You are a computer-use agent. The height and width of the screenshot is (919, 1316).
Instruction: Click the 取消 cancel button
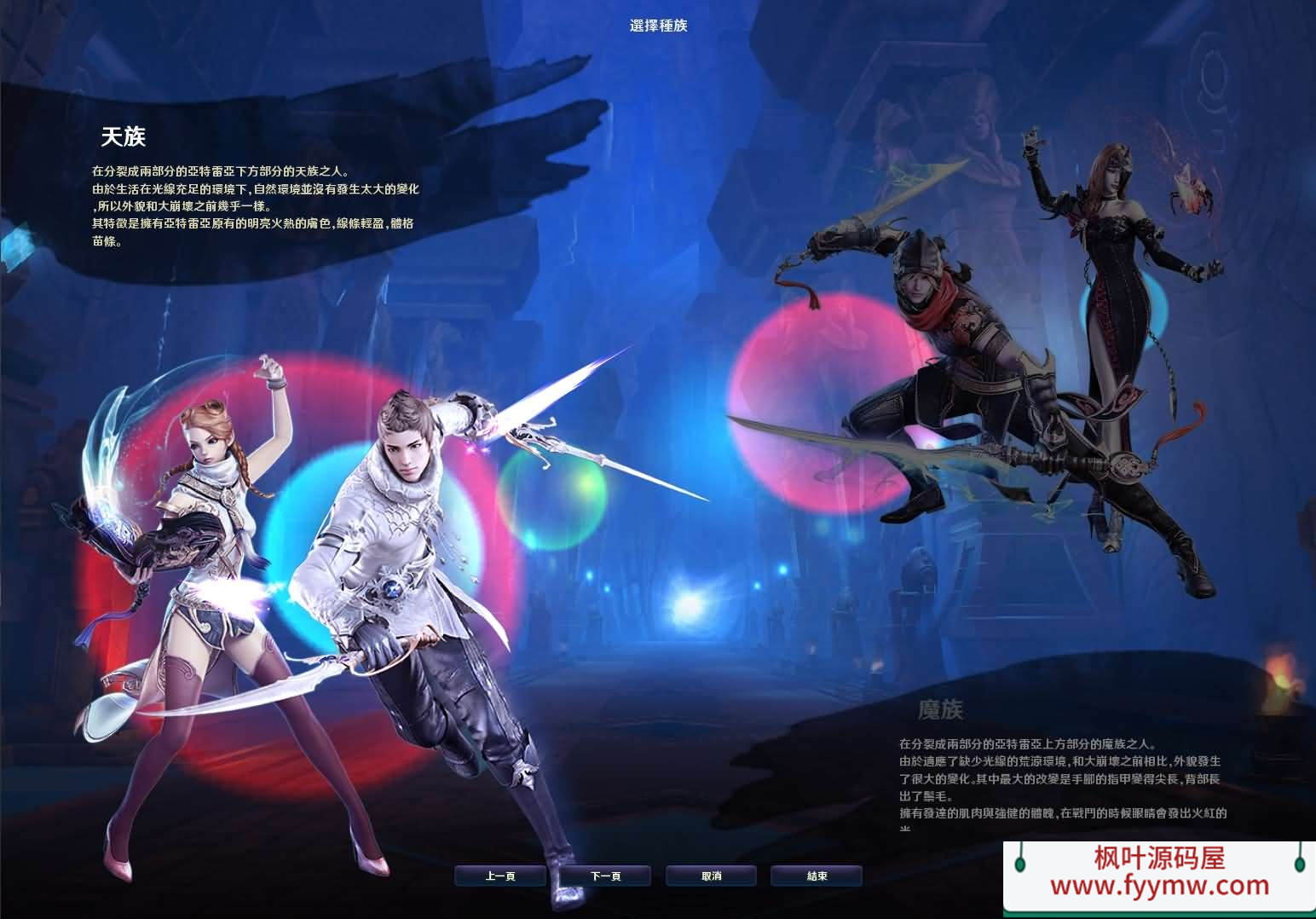click(x=712, y=875)
